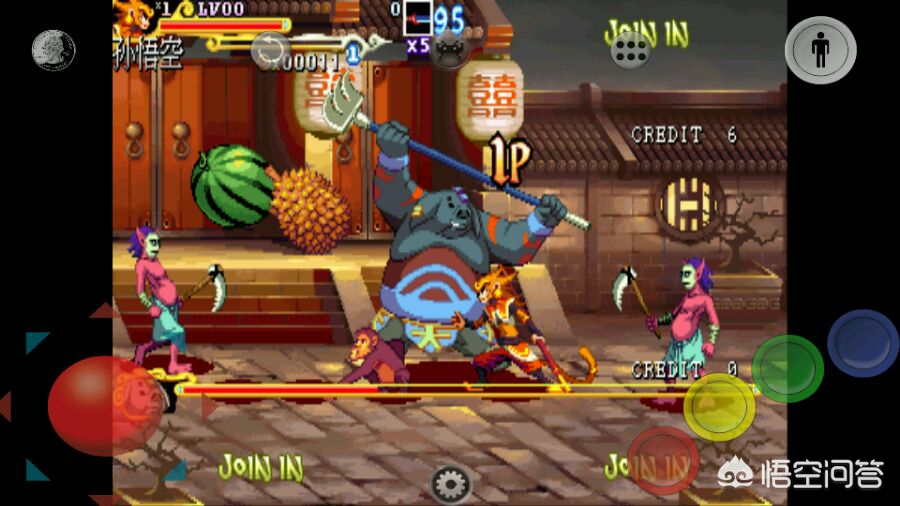Image resolution: width=900 pixels, height=506 pixels.
Task: Tap the green action button
Action: coord(787,368)
